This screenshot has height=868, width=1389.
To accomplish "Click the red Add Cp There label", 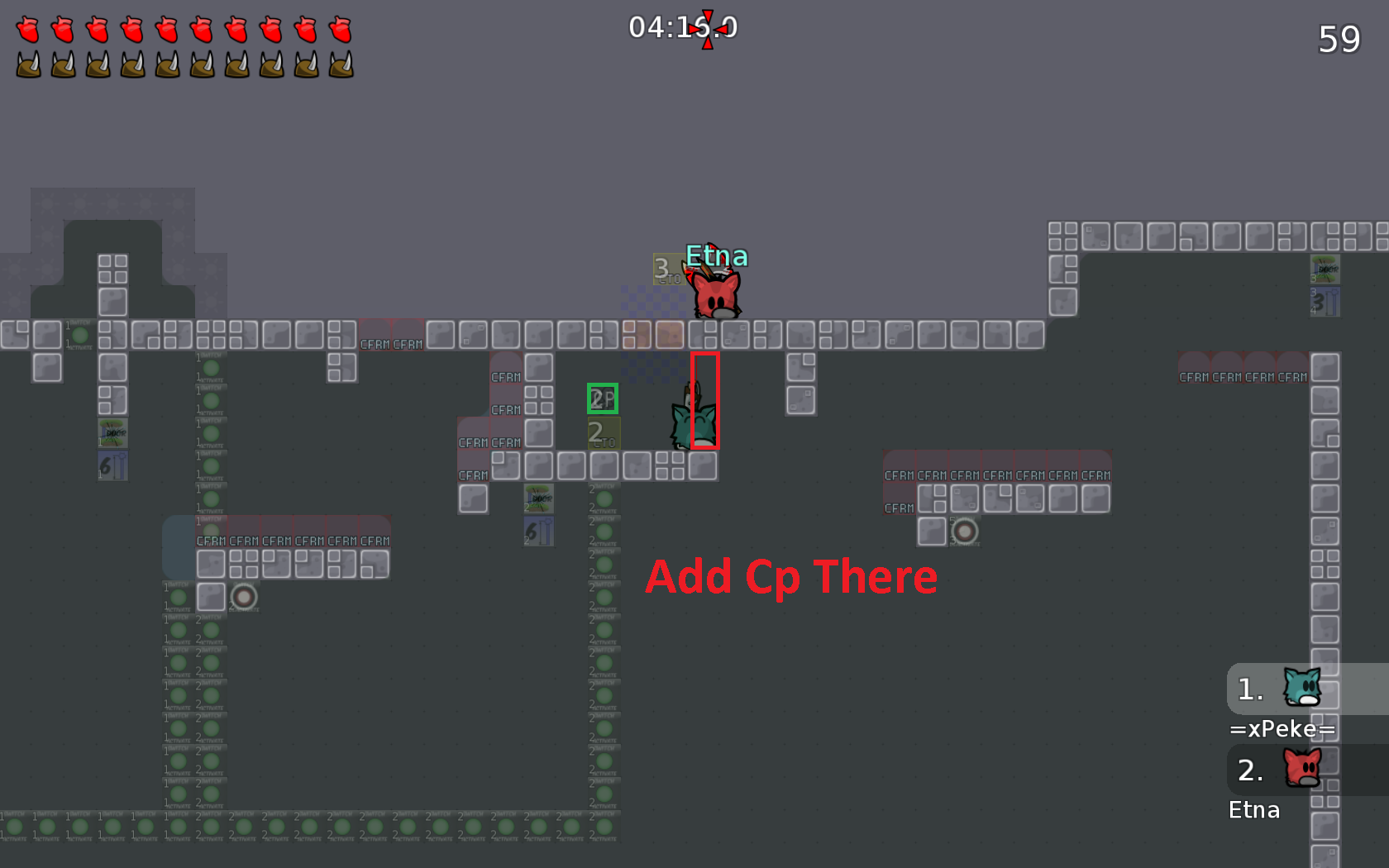I will 791,577.
